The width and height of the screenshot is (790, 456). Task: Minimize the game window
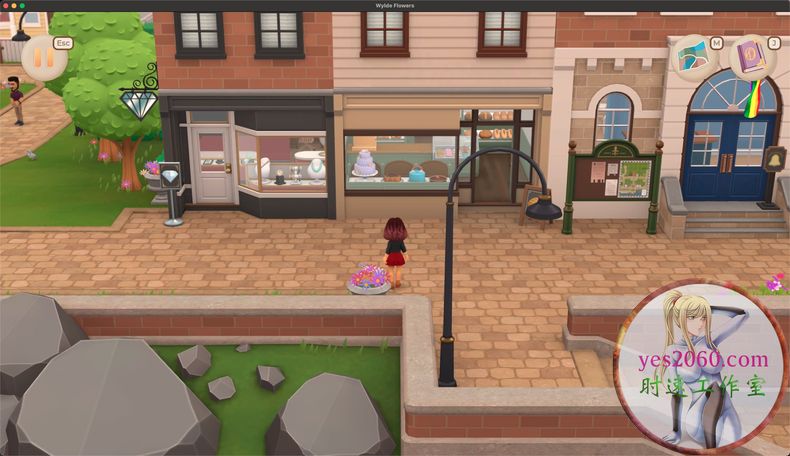point(16,6)
